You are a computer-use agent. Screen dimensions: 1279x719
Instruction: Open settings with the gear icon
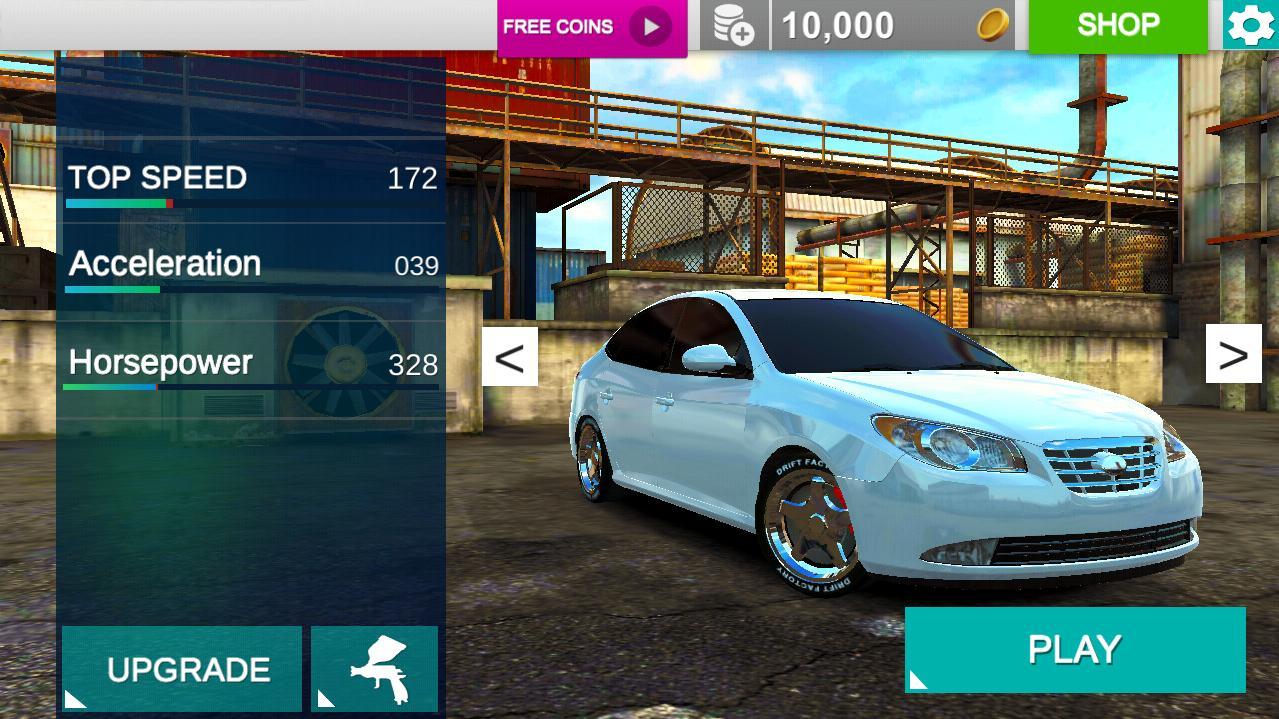point(1250,25)
